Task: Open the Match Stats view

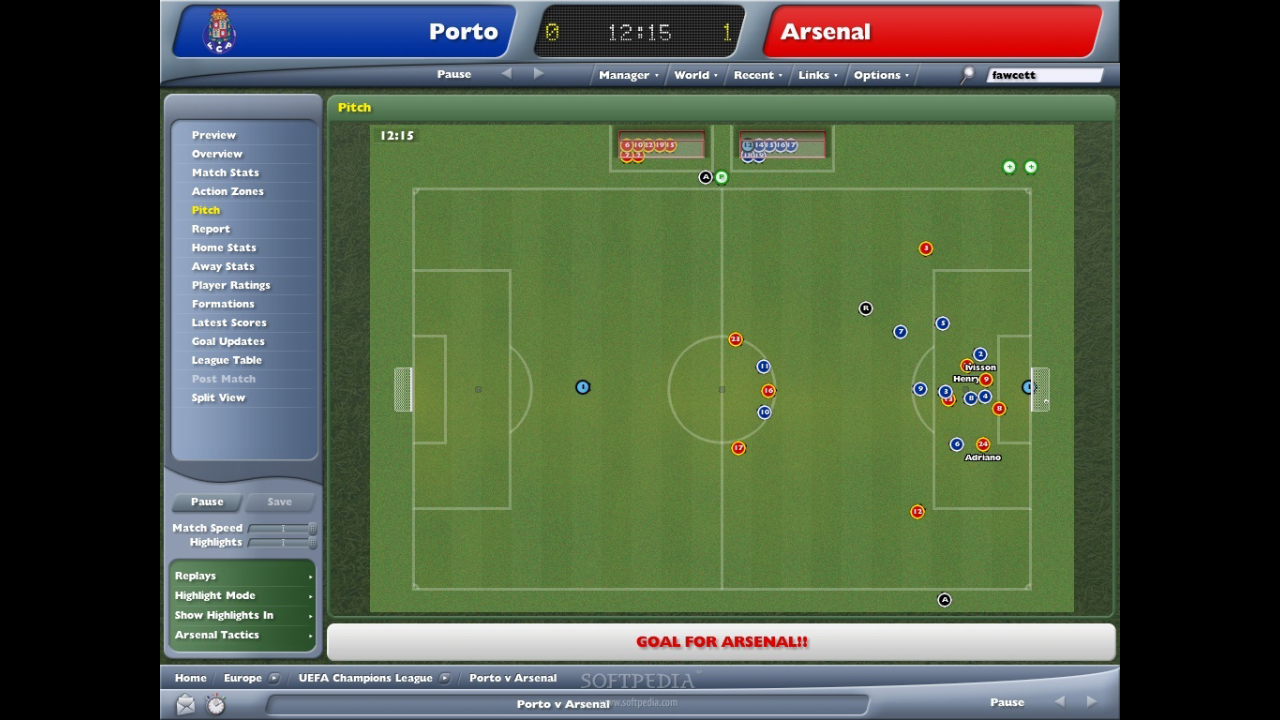Action: [225, 173]
